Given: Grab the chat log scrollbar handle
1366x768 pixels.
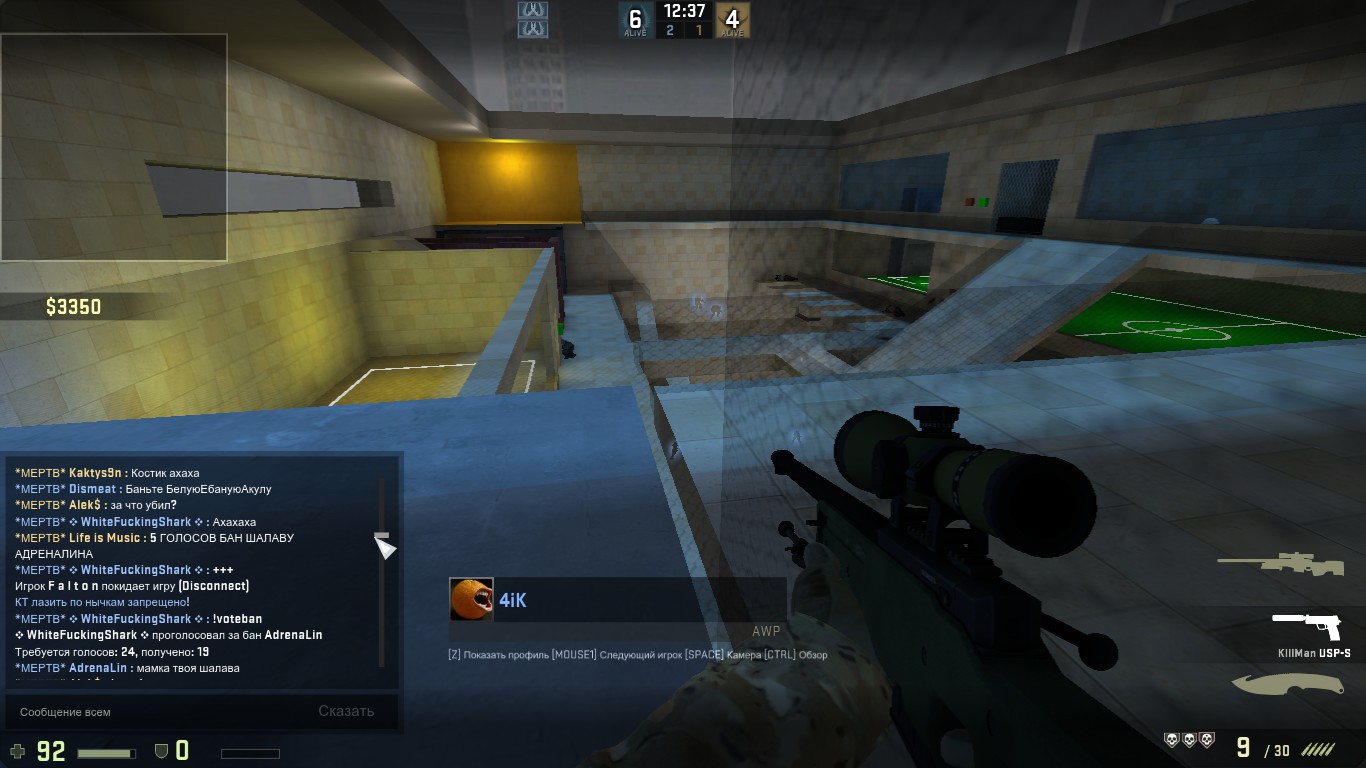Looking at the screenshot, I should (x=382, y=543).
